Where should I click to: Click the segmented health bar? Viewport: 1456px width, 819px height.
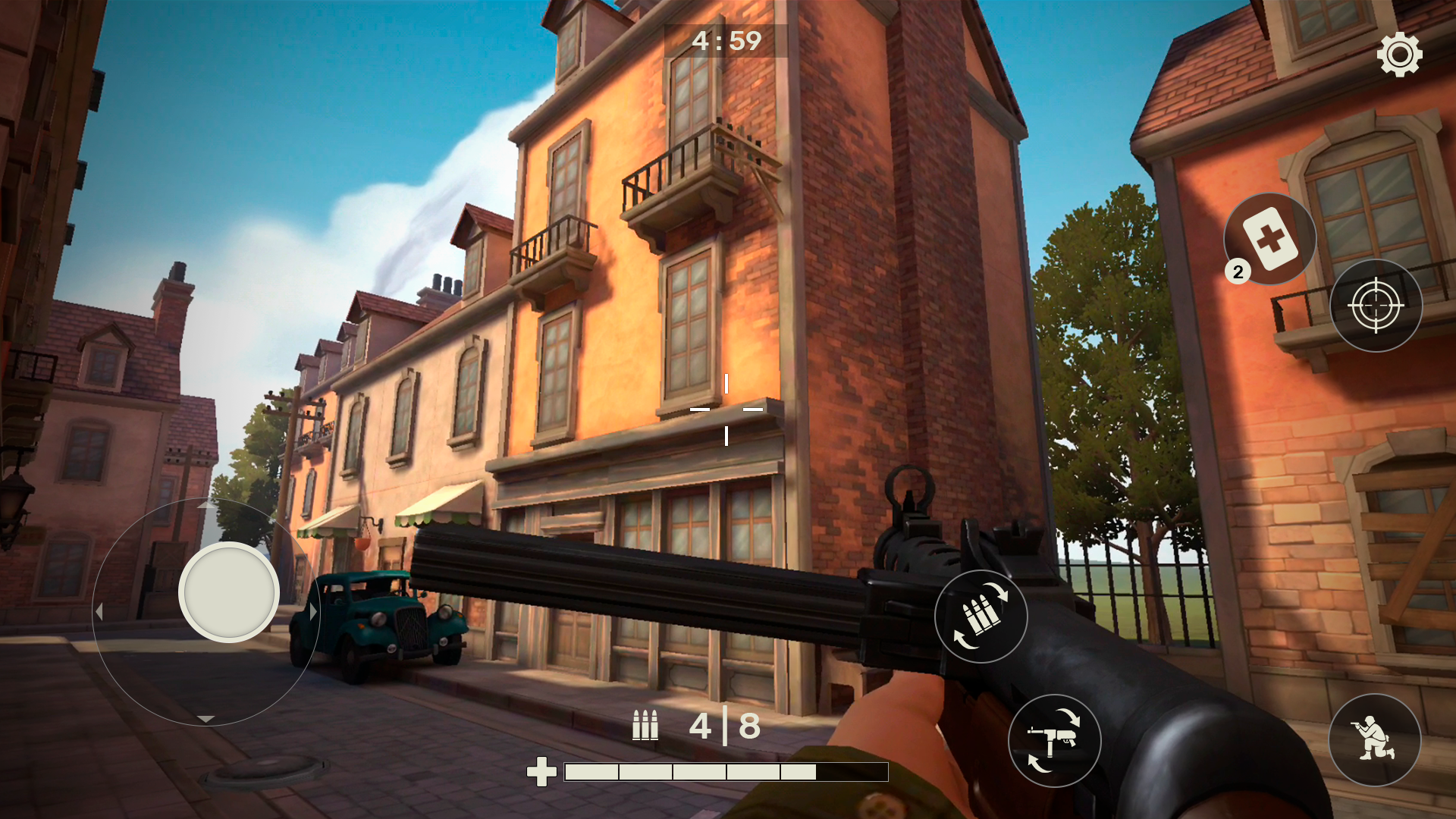726,773
